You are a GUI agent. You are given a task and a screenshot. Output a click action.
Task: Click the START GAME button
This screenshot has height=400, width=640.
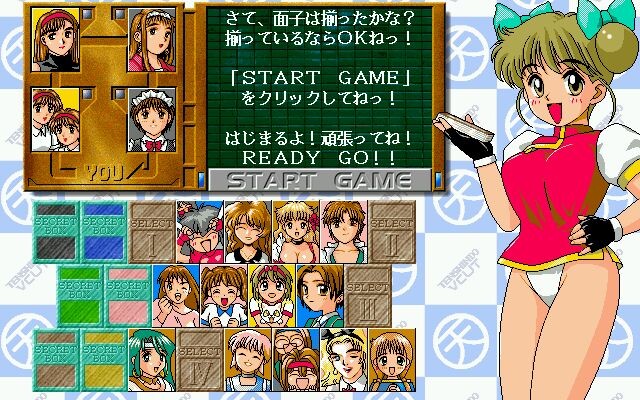(x=320, y=180)
